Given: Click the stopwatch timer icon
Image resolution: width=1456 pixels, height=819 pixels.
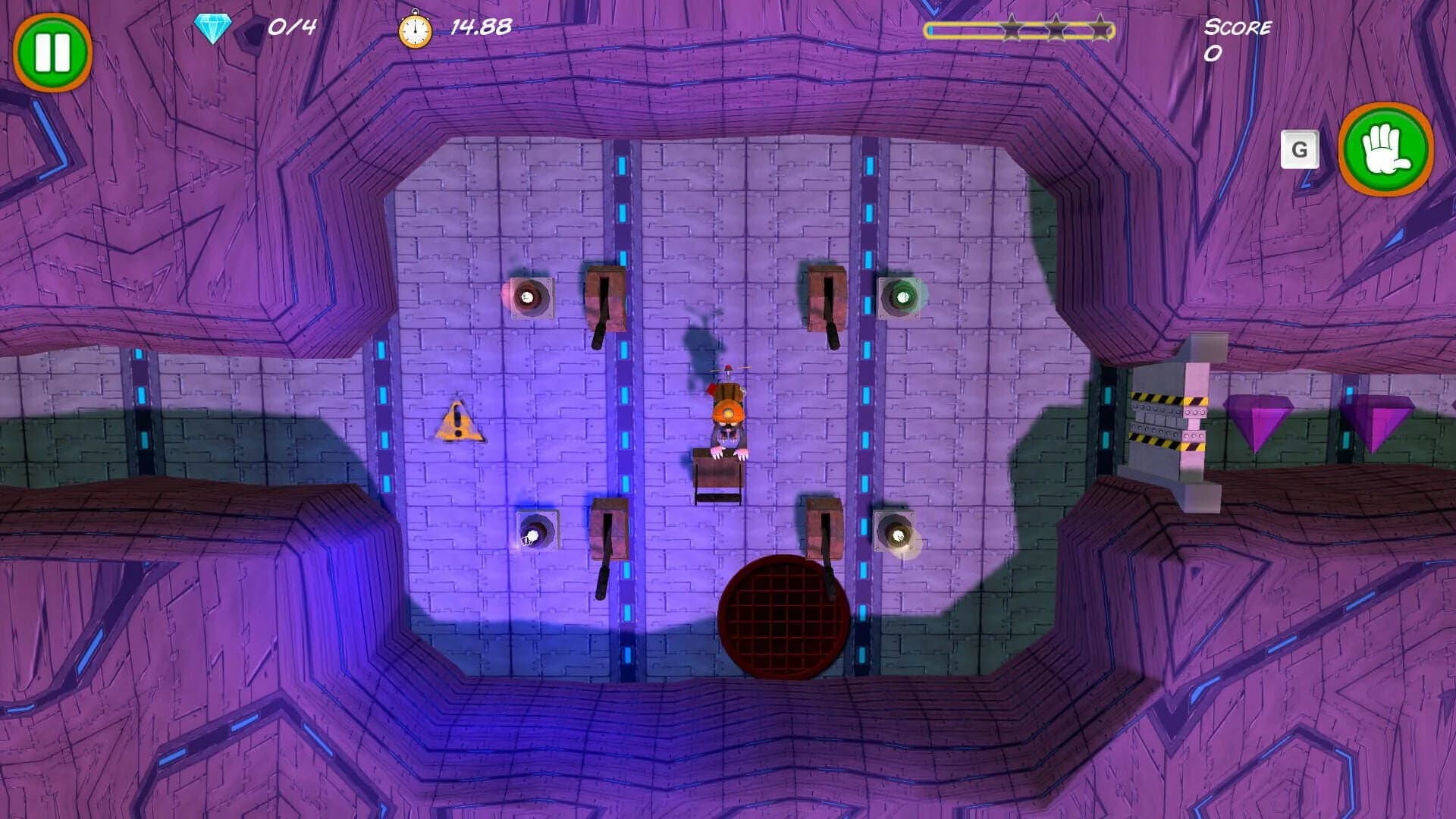Looking at the screenshot, I should [413, 27].
